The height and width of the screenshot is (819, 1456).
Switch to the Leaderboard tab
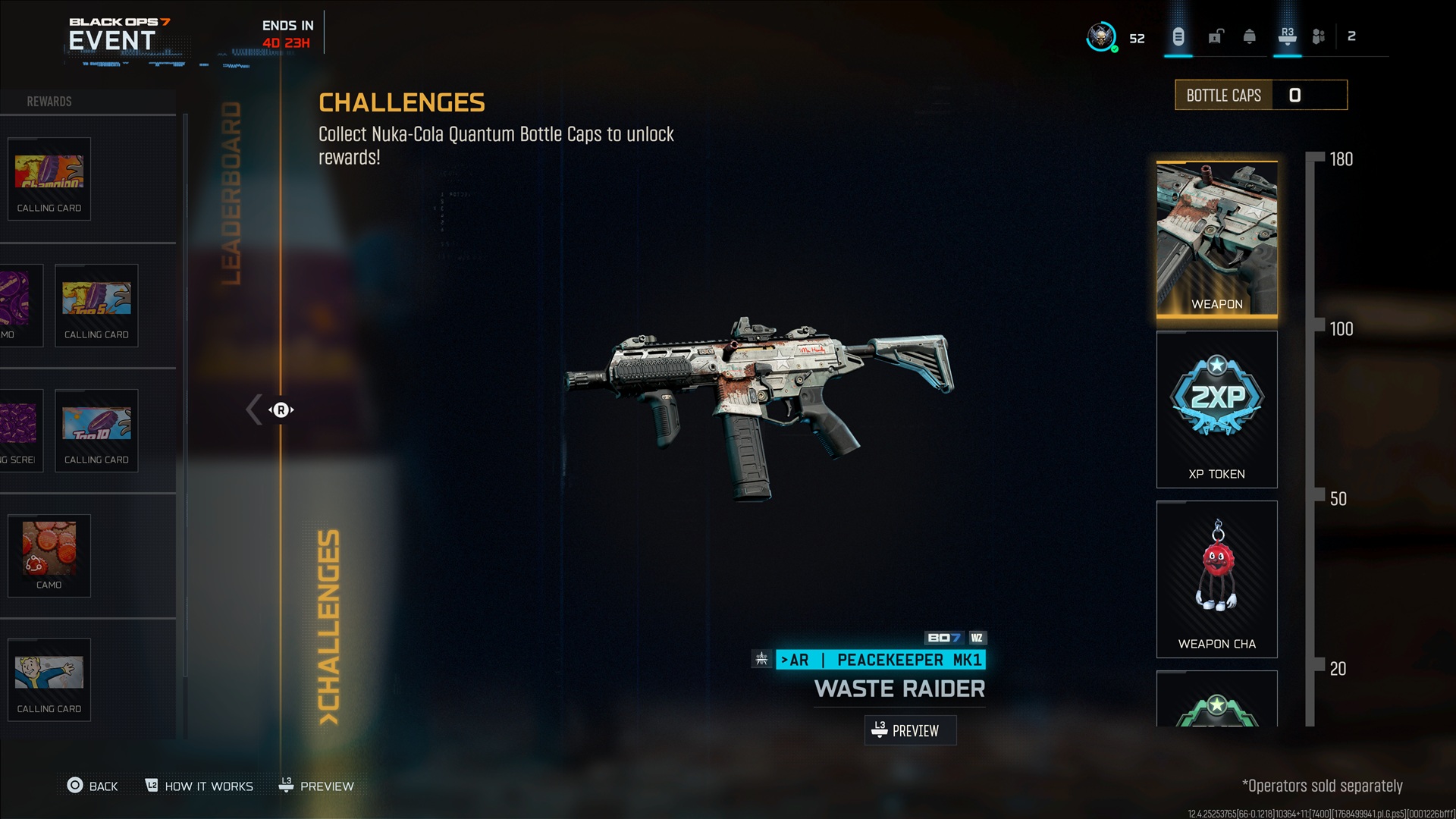coord(231,190)
